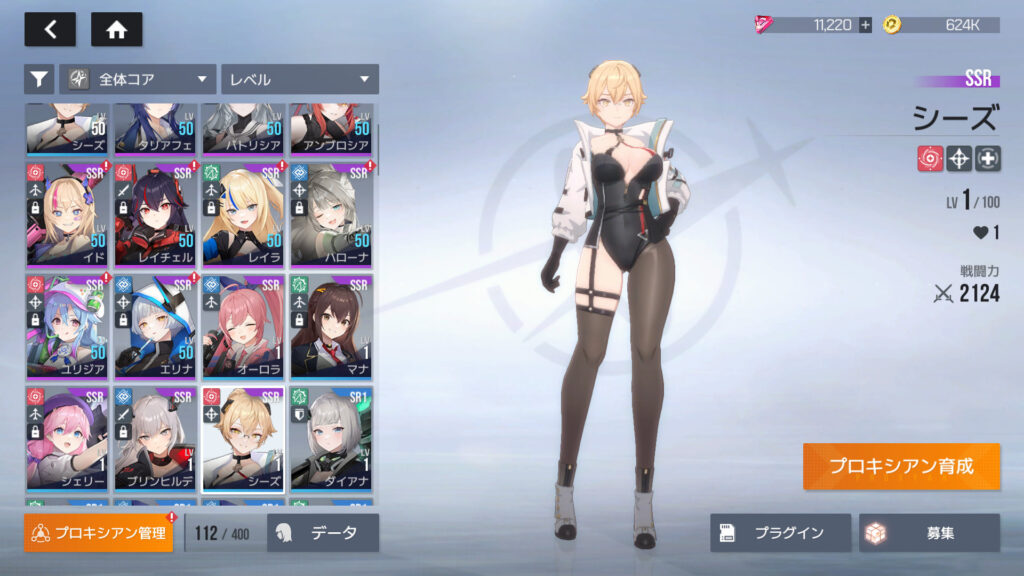Go back with the arrow button
The height and width of the screenshot is (576, 1024).
[x=50, y=30]
